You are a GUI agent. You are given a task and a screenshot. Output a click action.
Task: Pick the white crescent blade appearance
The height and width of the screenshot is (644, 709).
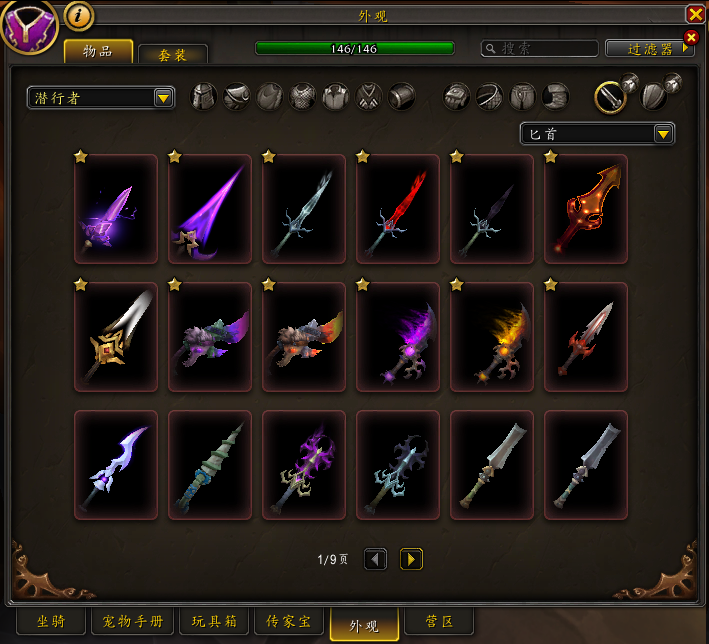pos(116,465)
